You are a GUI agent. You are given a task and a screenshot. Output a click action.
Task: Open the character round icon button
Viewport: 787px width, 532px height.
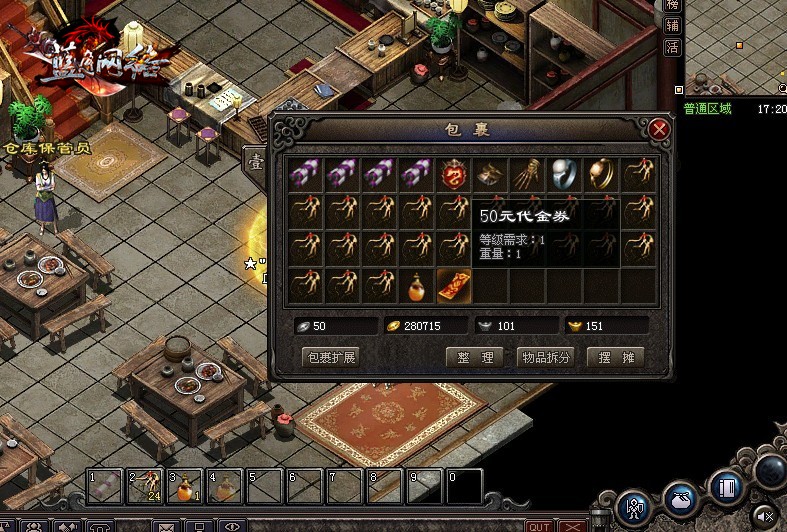click(x=635, y=507)
